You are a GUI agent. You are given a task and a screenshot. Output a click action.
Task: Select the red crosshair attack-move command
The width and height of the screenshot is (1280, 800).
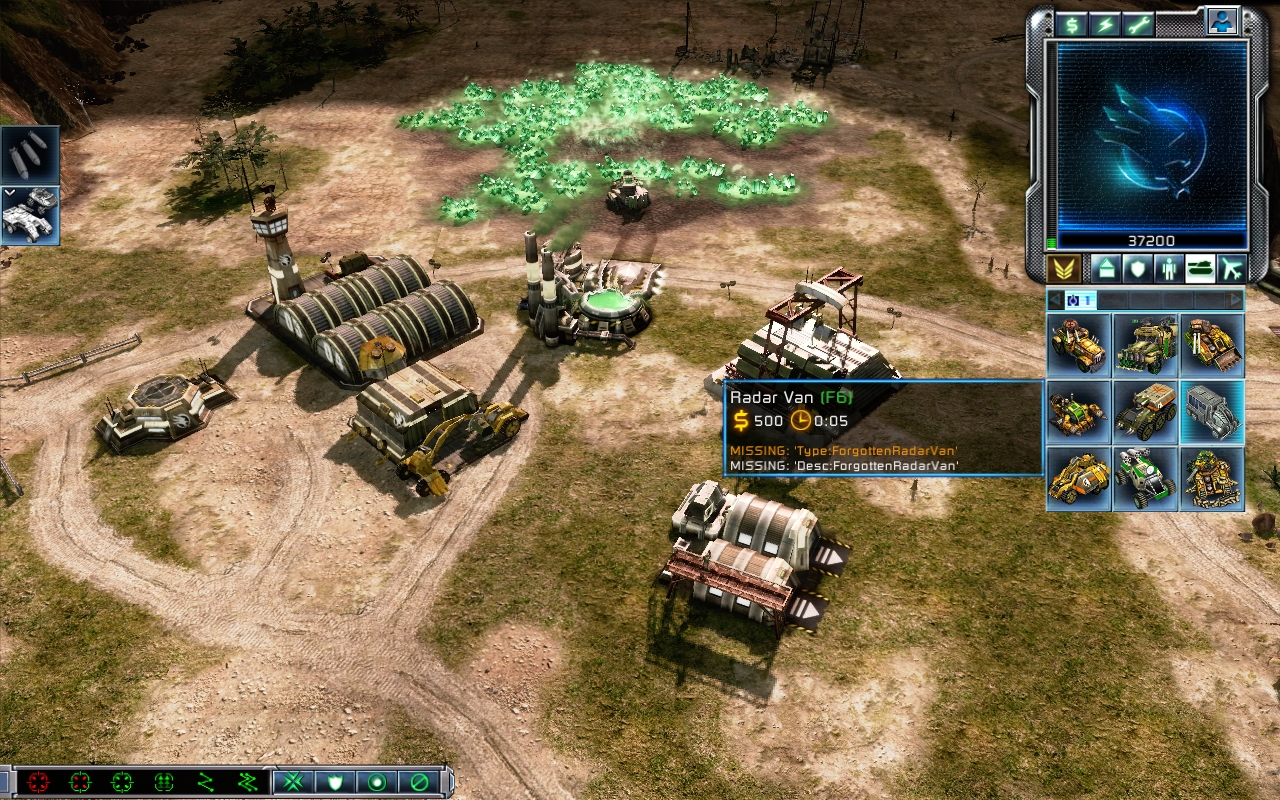coord(38,782)
